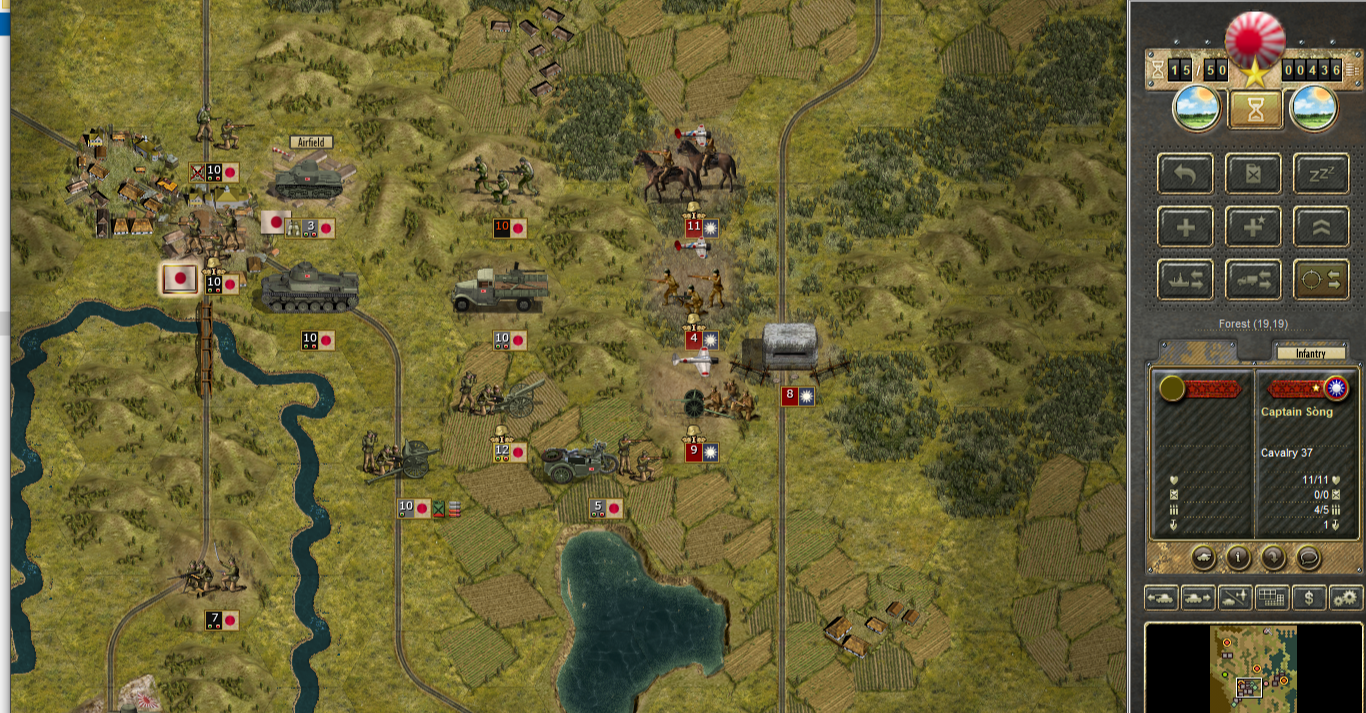
Task: Upgrade the unit using the chevrons button
Action: 1321,227
